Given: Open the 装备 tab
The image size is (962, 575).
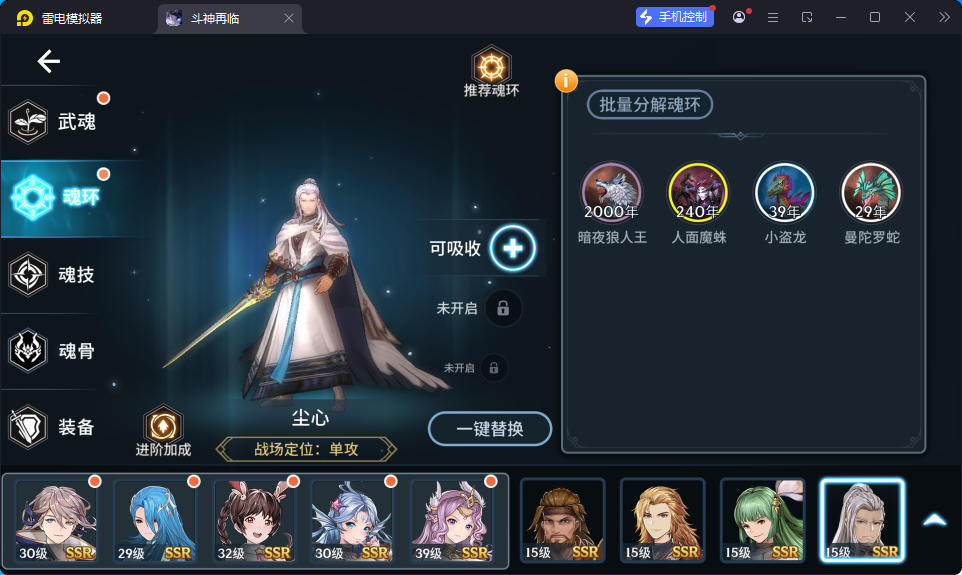Looking at the screenshot, I should (x=58, y=427).
